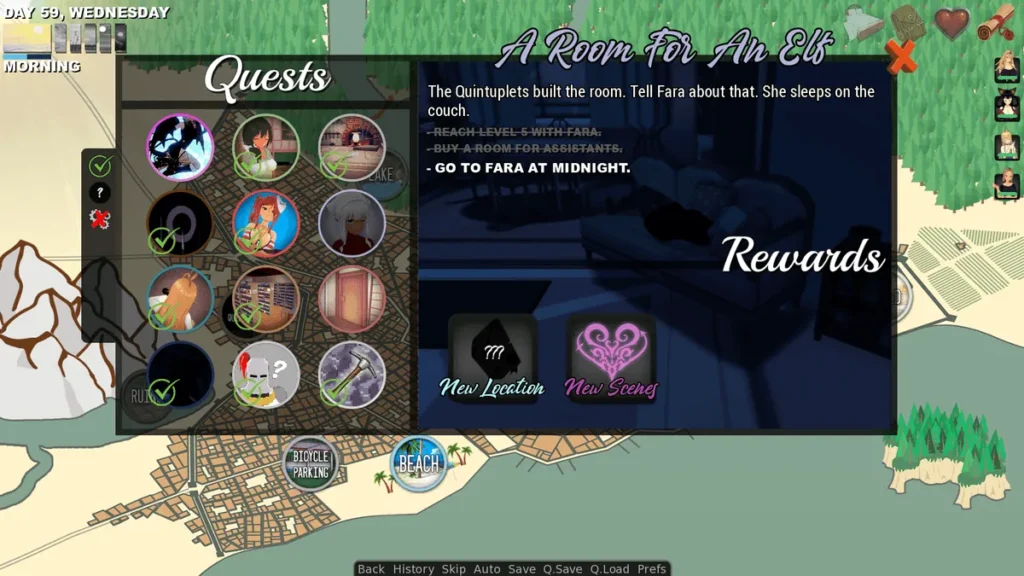
Task: Filter quests by completed checkmark
Action: pyautogui.click(x=100, y=166)
